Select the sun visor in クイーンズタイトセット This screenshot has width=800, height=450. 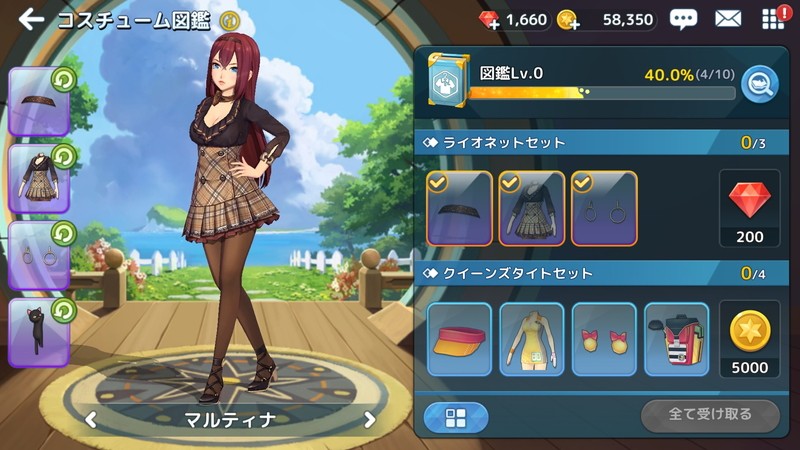[459, 339]
